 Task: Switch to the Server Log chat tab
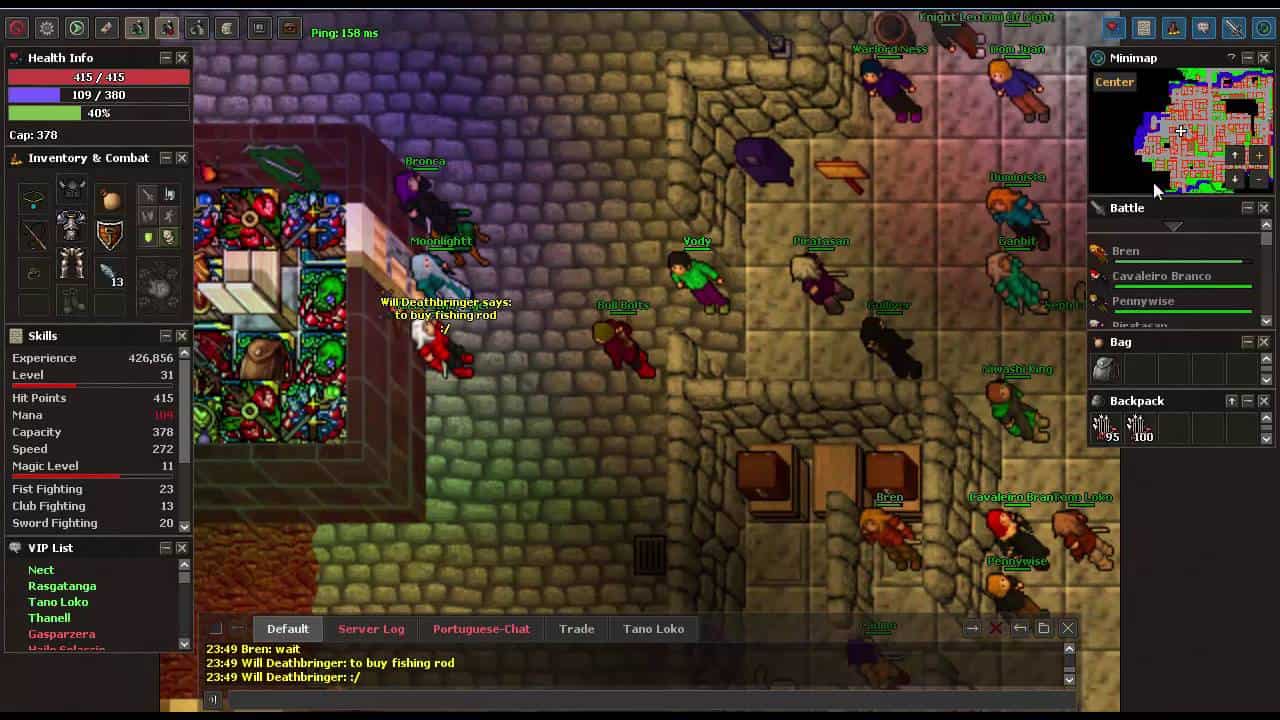[x=371, y=629]
